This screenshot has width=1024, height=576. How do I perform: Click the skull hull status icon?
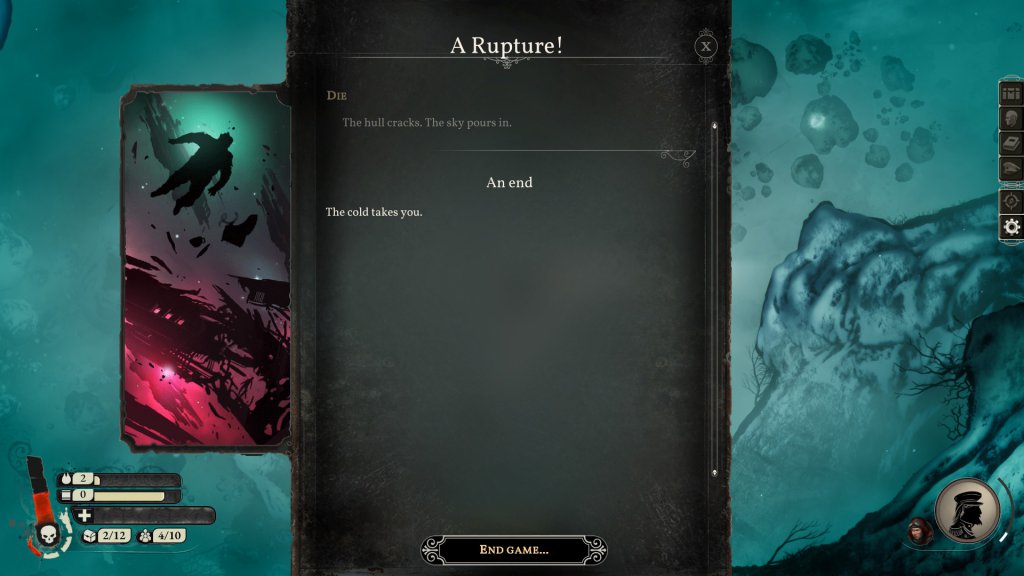pos(48,537)
